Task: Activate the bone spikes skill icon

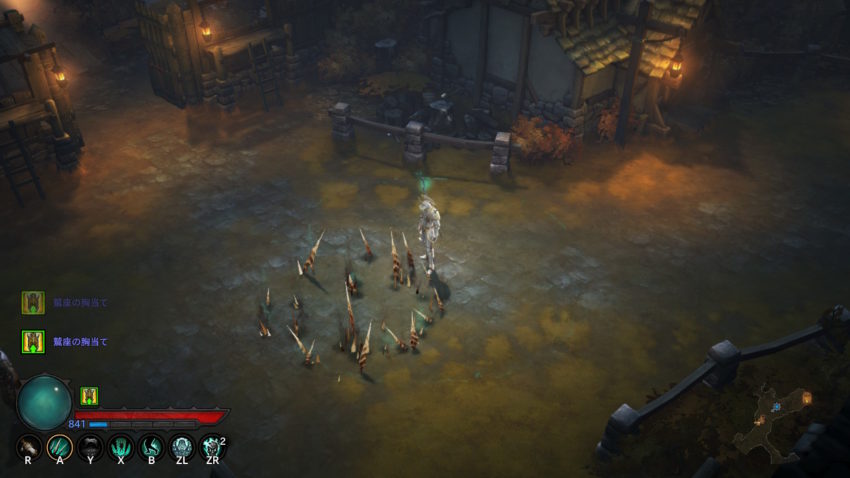Action: [x=59, y=447]
